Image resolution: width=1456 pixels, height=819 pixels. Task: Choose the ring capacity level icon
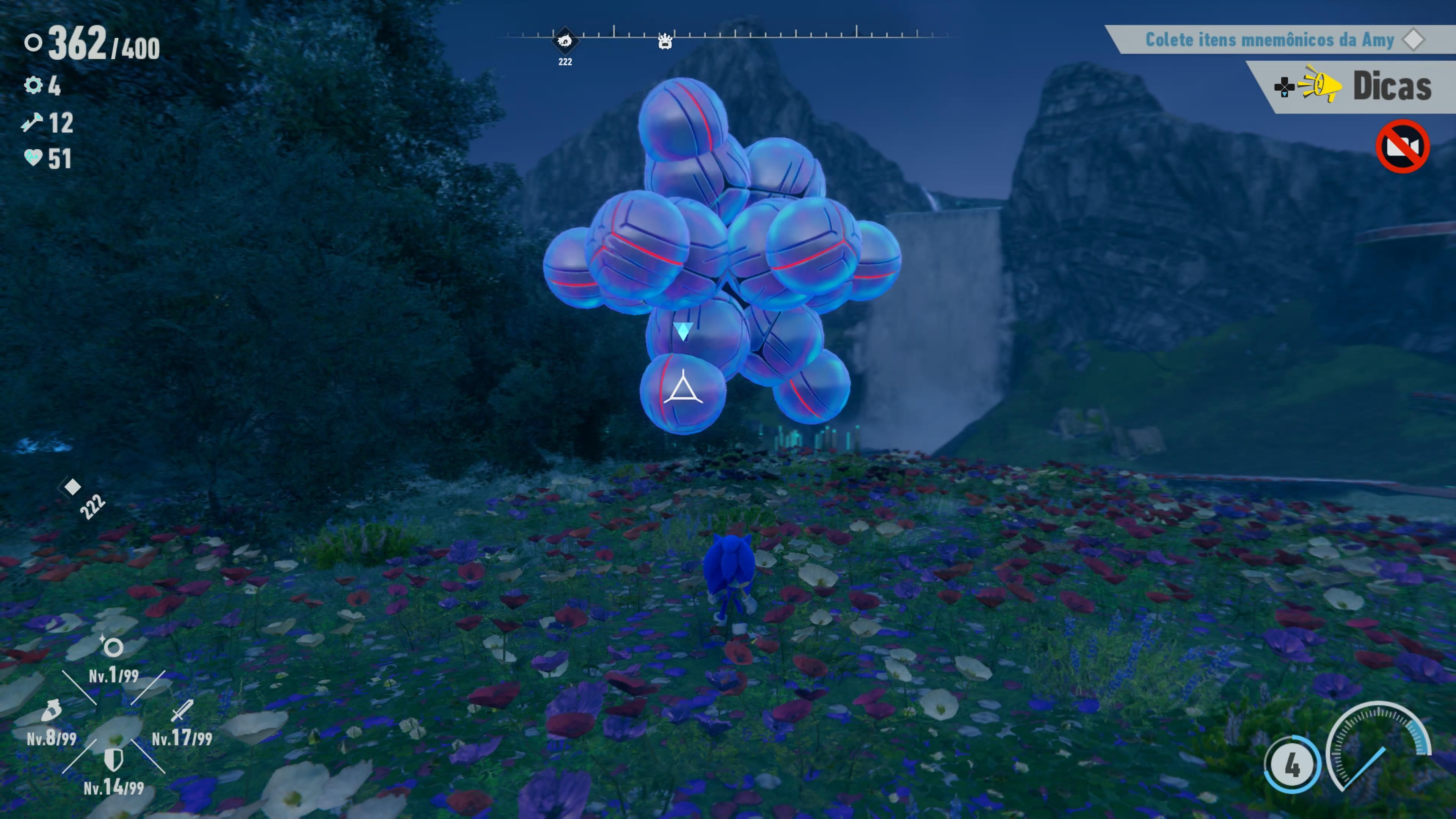pos(113,646)
